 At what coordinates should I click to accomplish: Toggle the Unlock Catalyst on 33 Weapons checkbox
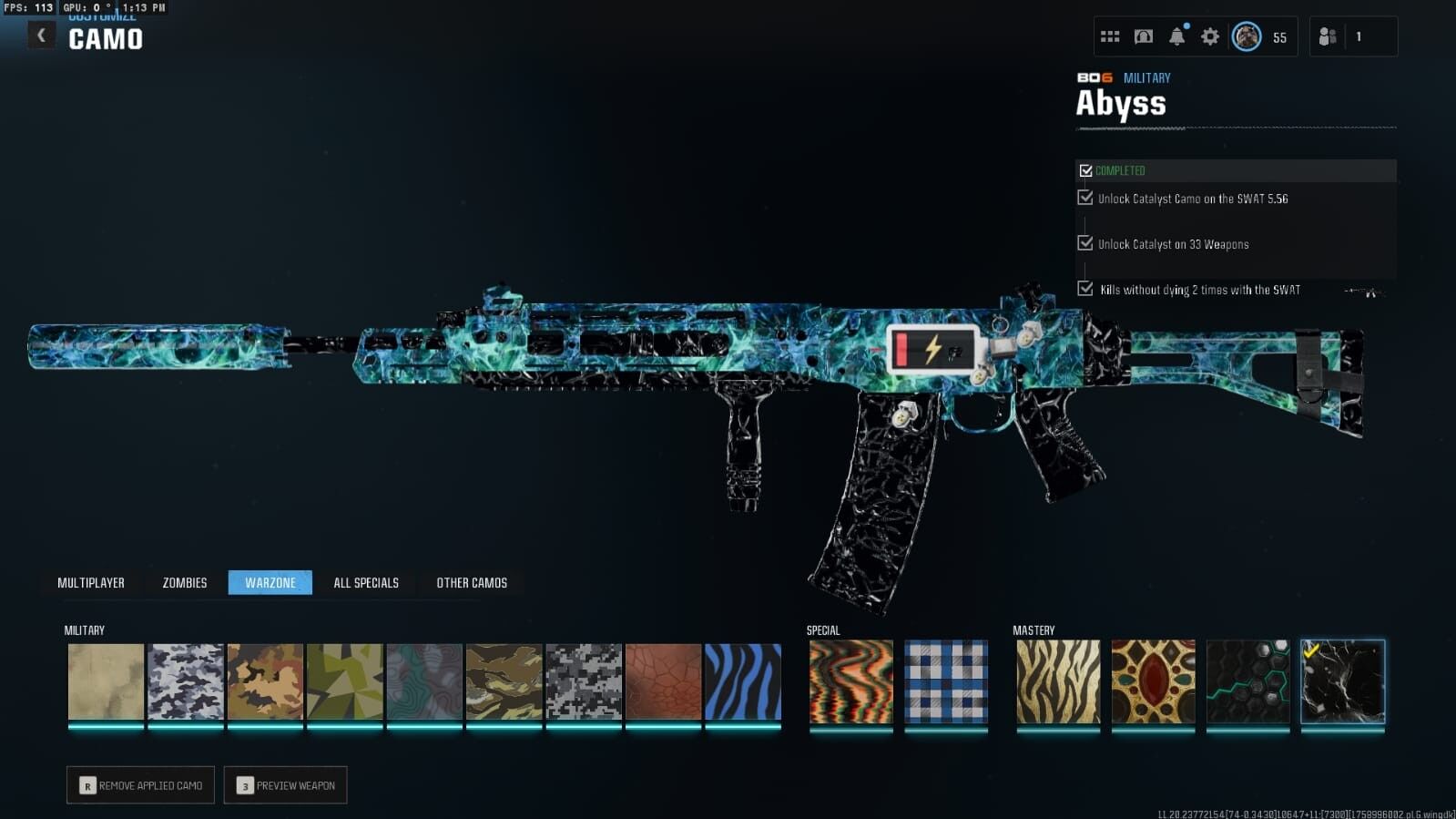1084,243
